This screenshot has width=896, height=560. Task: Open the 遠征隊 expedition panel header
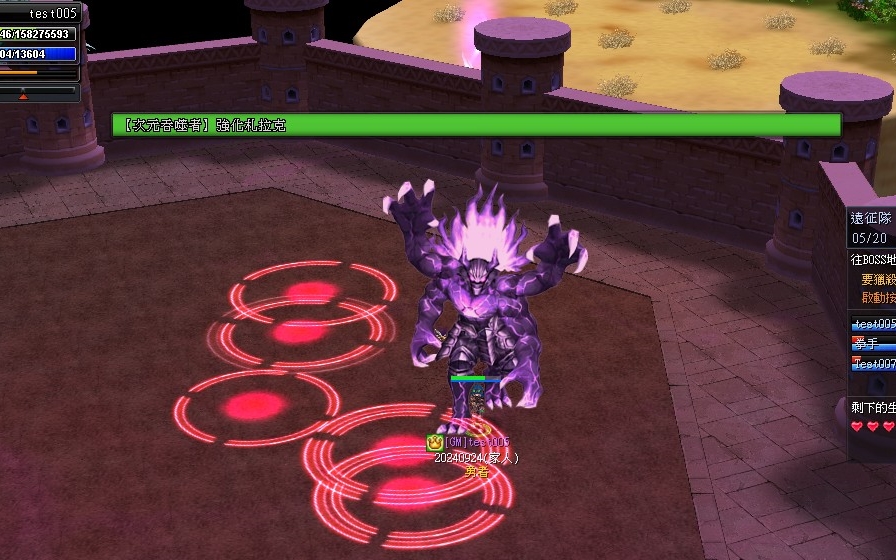tap(870, 218)
